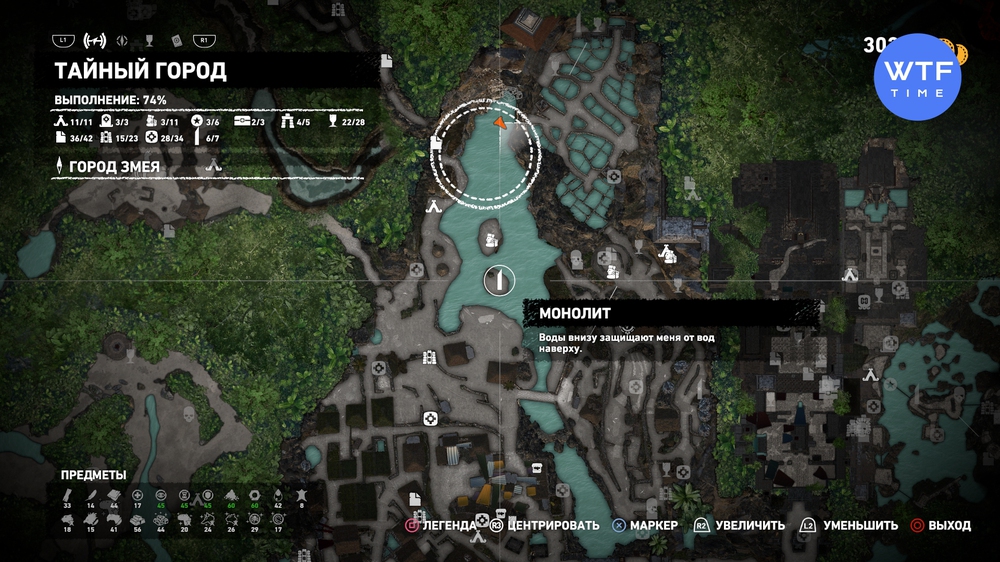Screen dimensions: 1000x562
Task: Click the orange player position arrow
Action: click(499, 123)
